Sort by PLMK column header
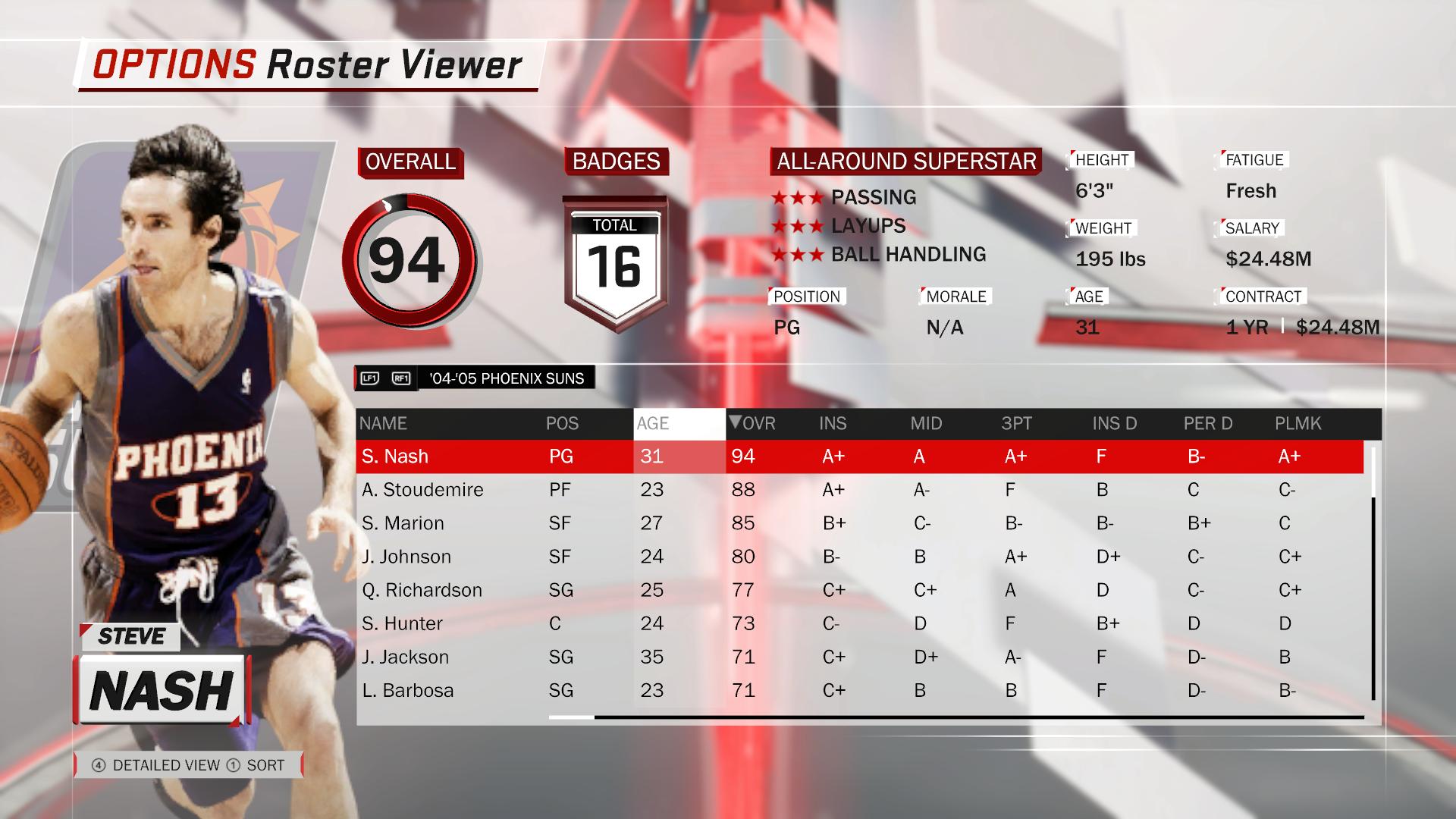The width and height of the screenshot is (1456, 819). coord(1298,424)
